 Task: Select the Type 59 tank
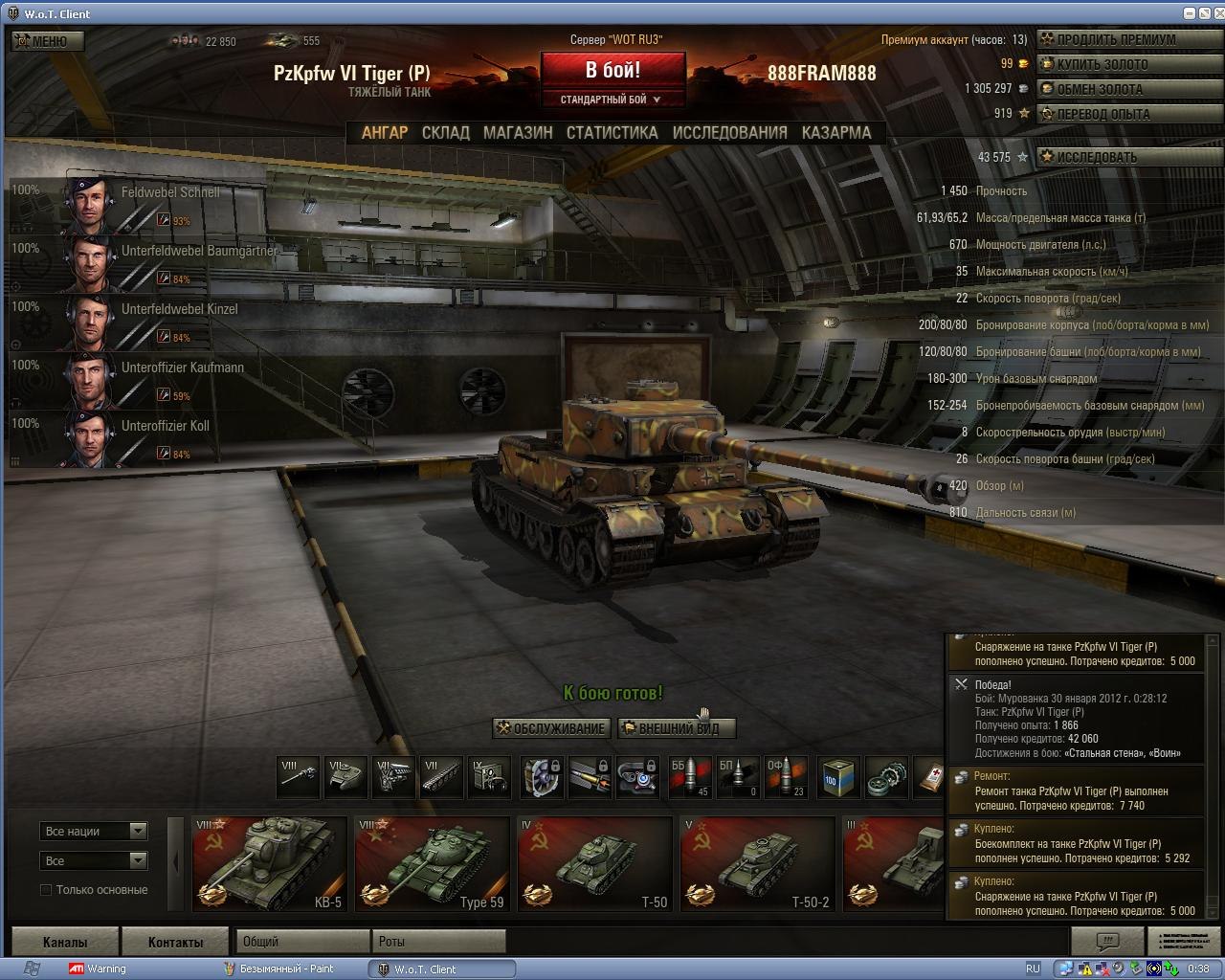(431, 863)
